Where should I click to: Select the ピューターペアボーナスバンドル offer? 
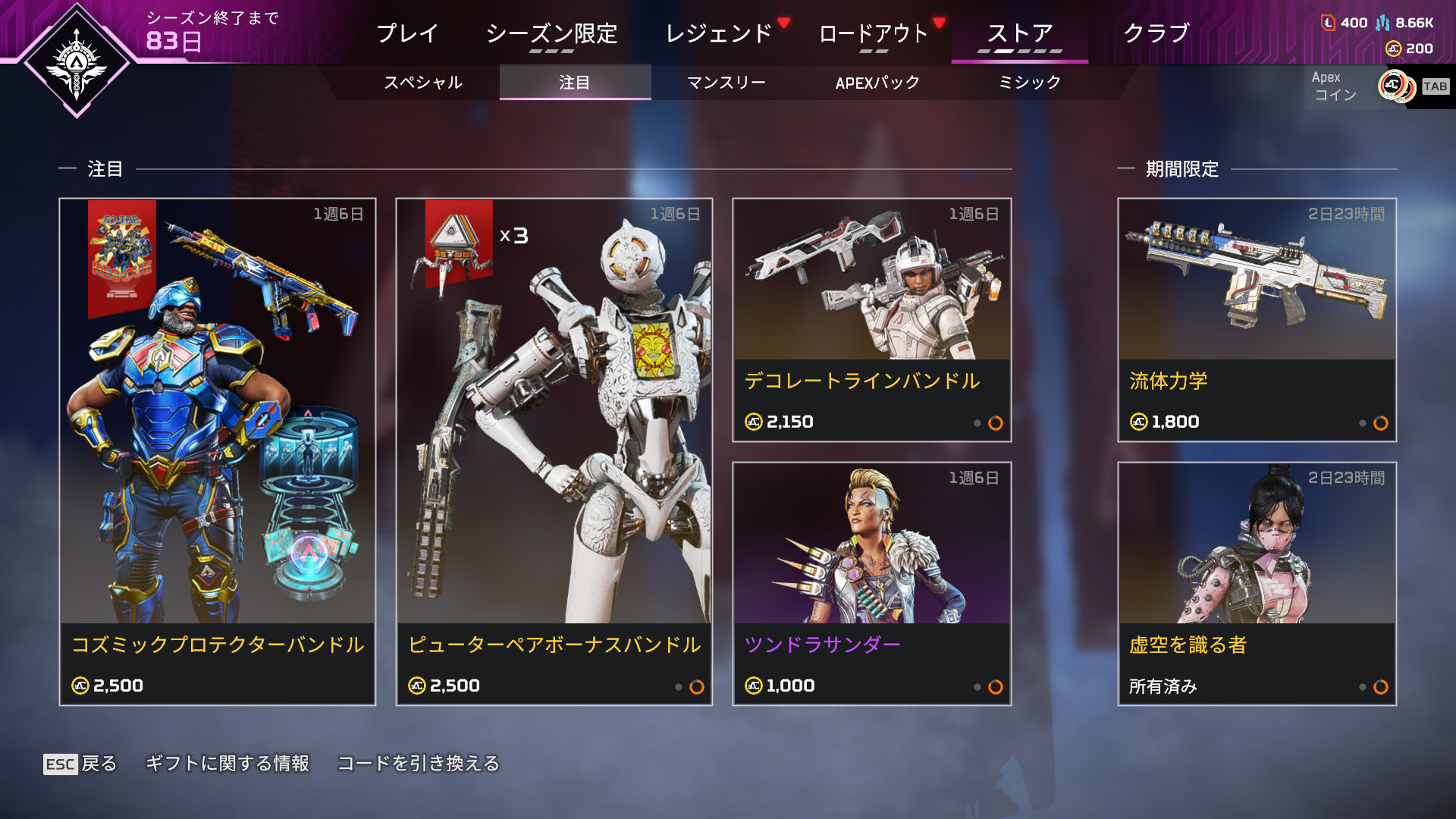click(554, 452)
